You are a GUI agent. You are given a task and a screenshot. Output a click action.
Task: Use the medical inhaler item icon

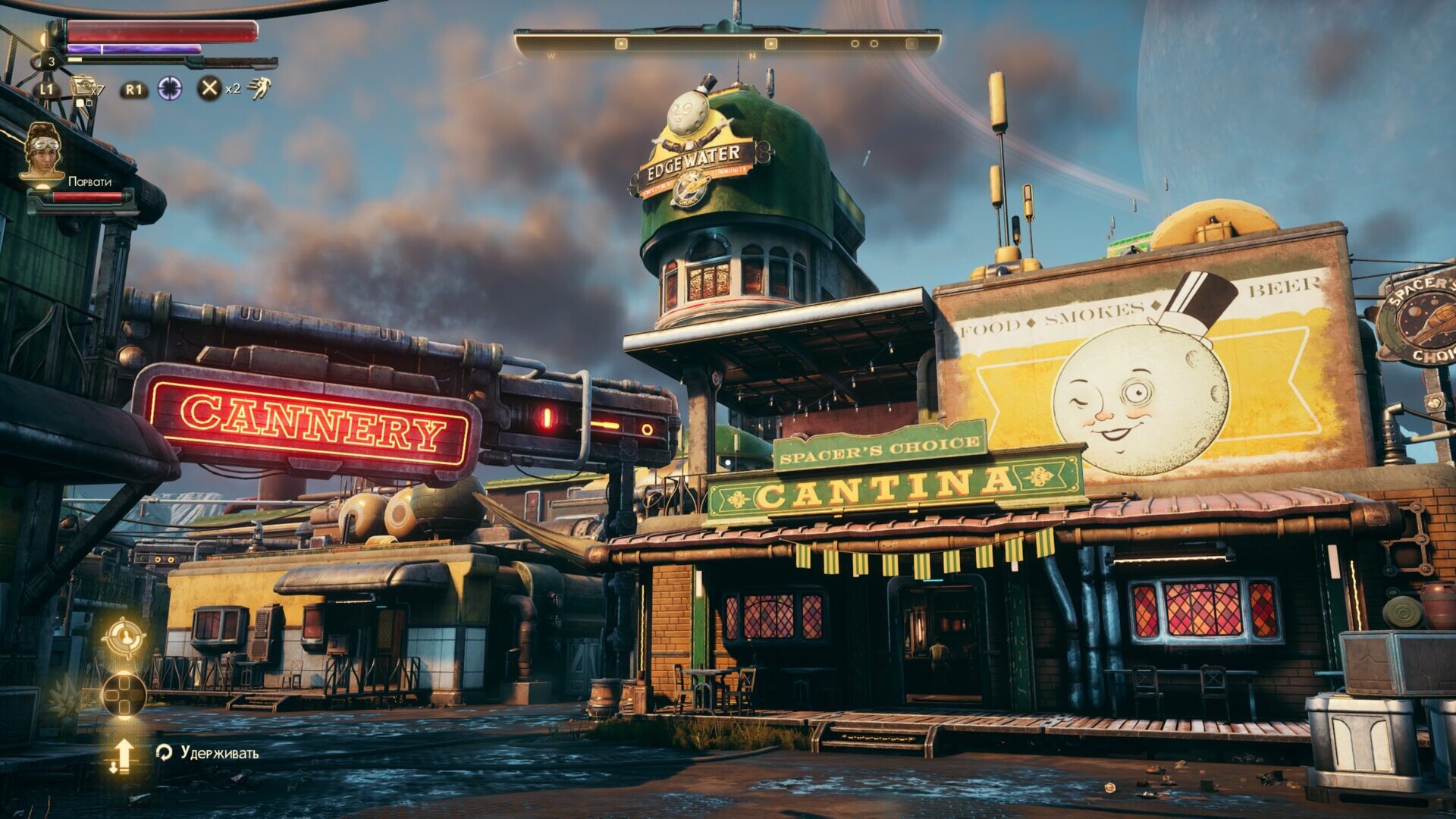pos(81,88)
